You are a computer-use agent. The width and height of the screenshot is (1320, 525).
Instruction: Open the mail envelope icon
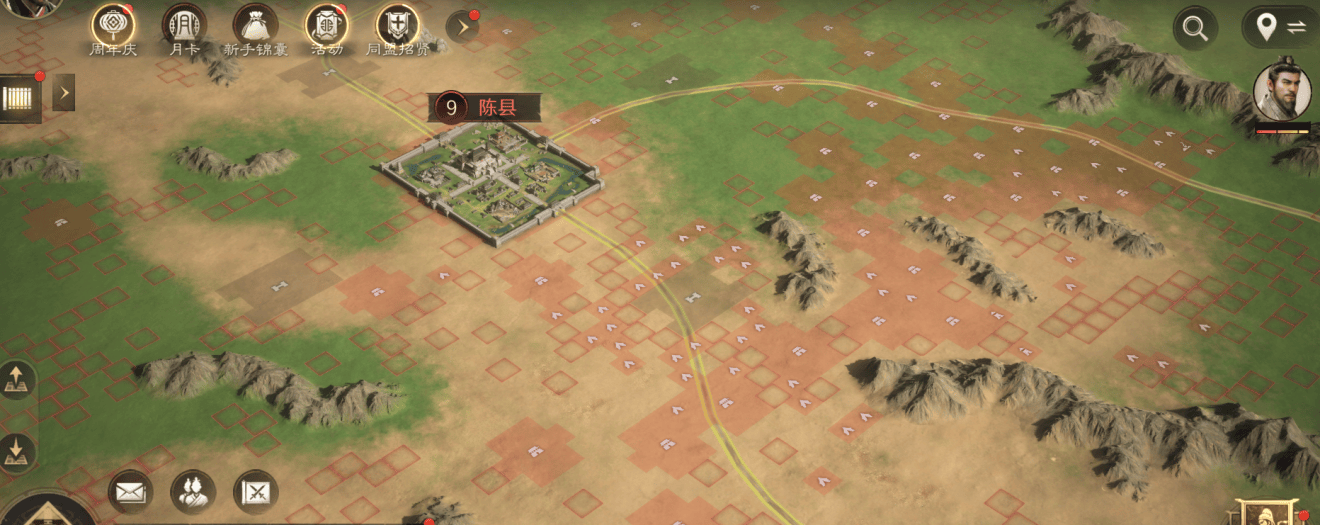click(130, 491)
